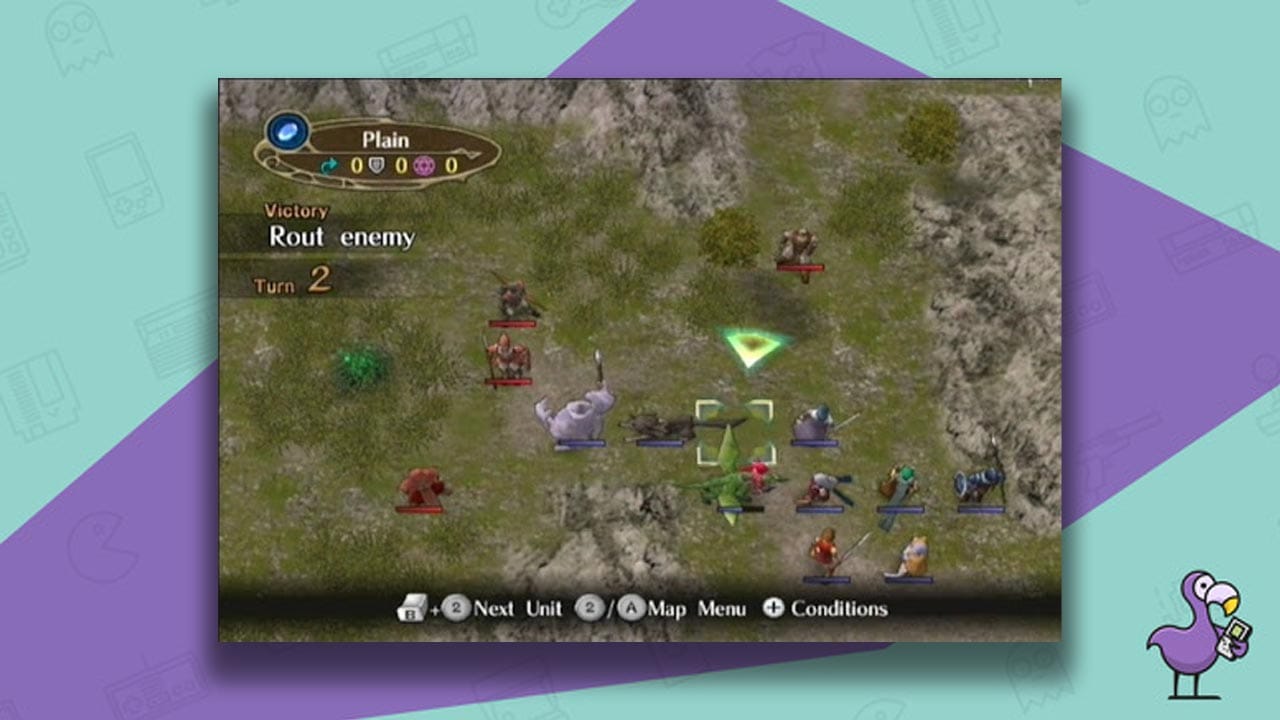Click the green movement arrow icon

pos(329,165)
